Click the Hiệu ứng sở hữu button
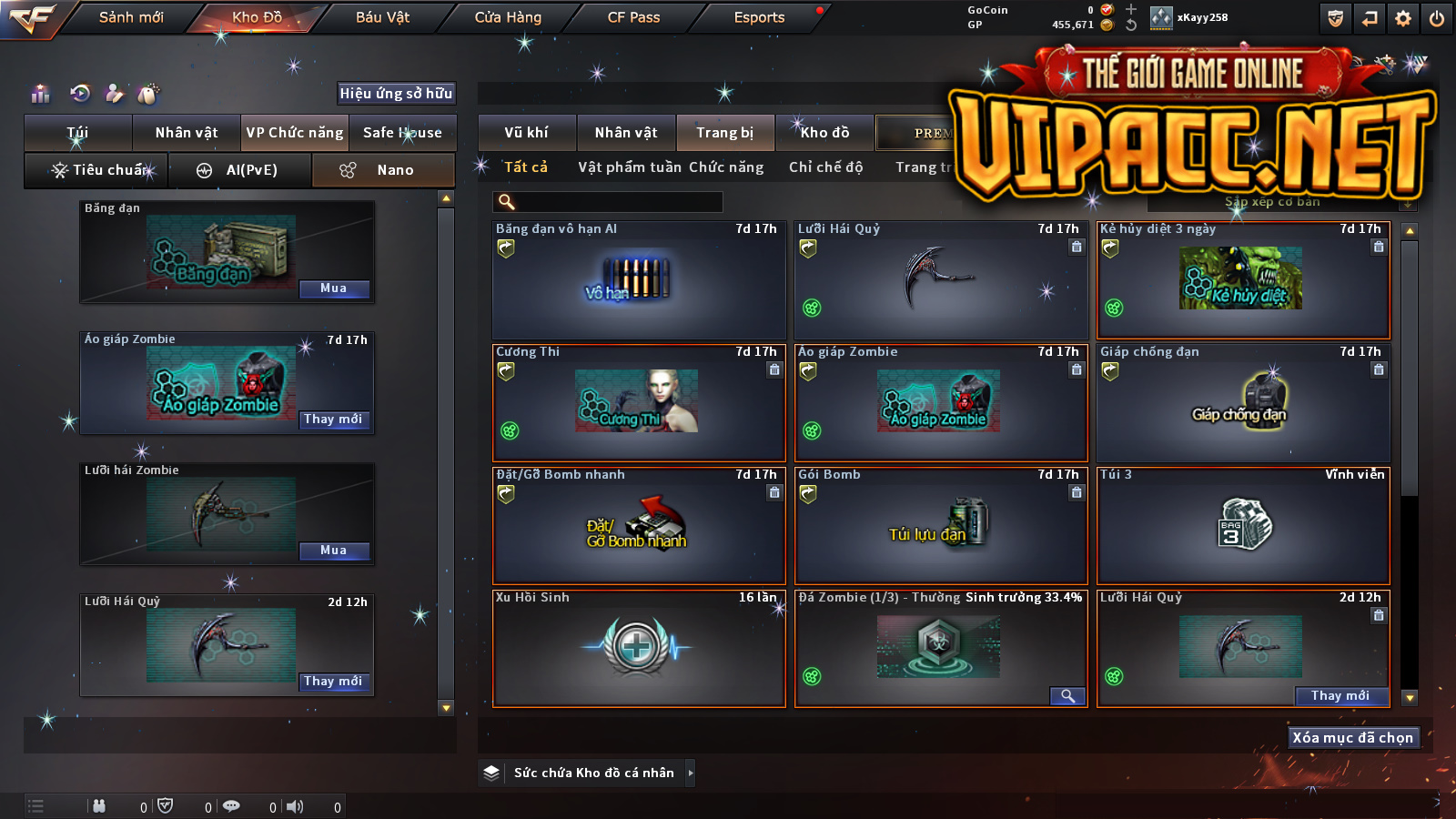The image size is (1456, 819). pos(396,93)
